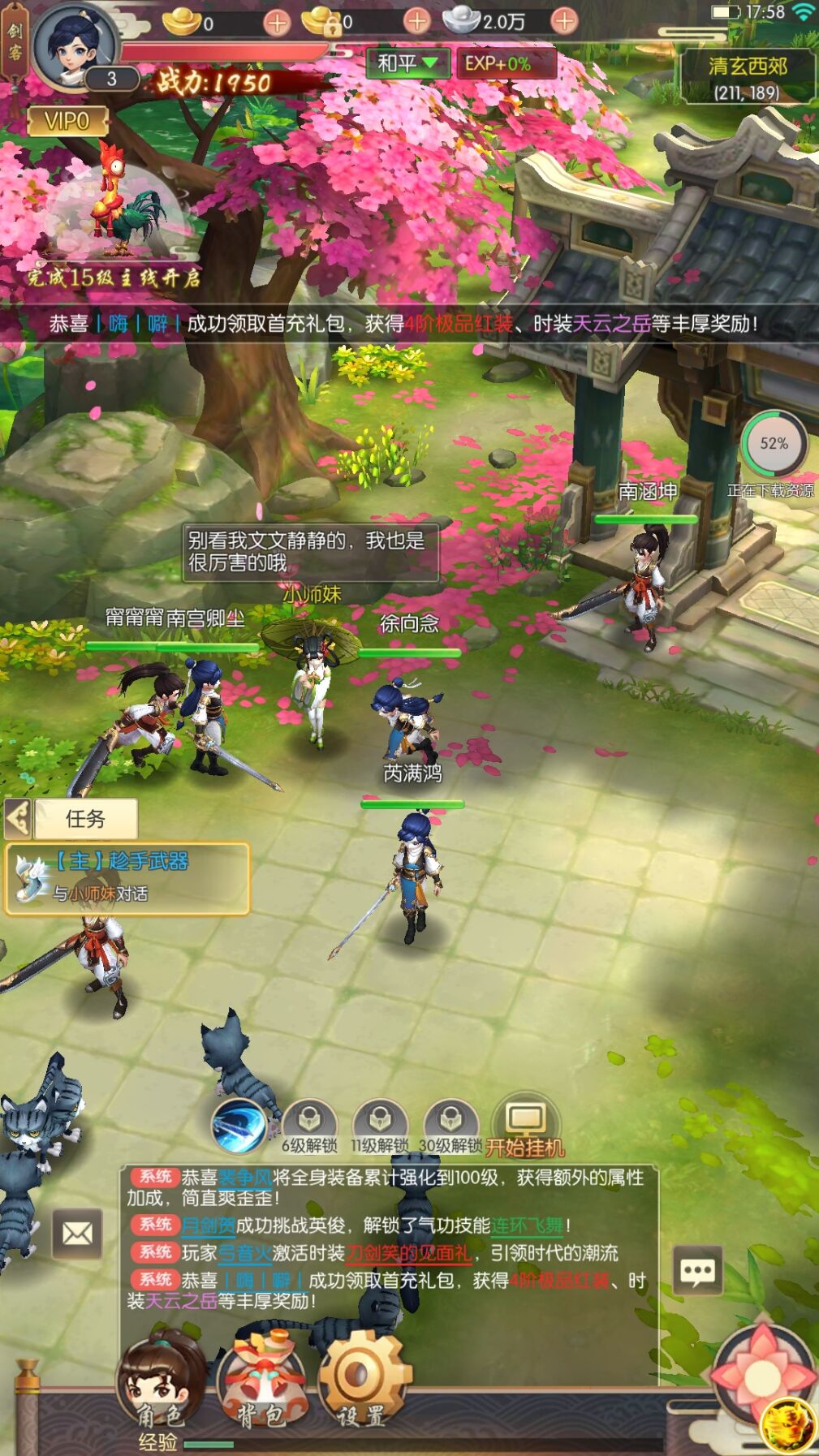Switch to the 任务 tab
819x1456 pixels.
[85, 818]
